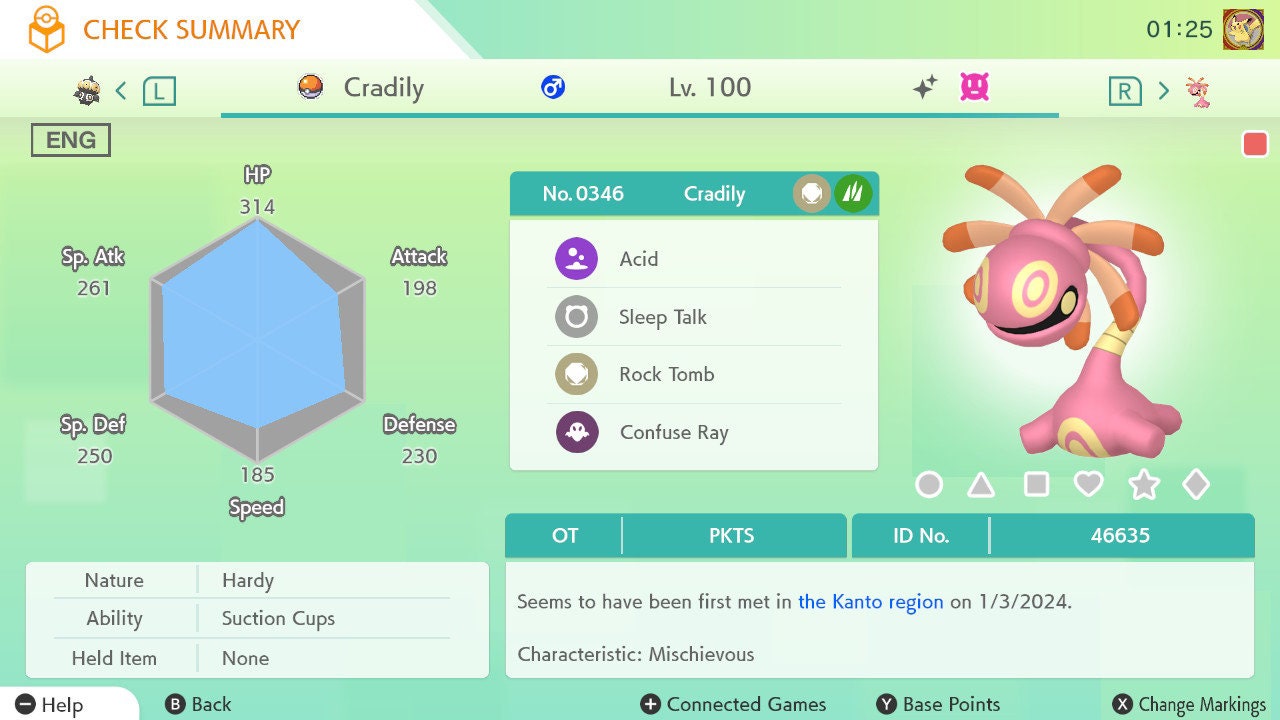Toggle the heart marking

(x=1088, y=485)
